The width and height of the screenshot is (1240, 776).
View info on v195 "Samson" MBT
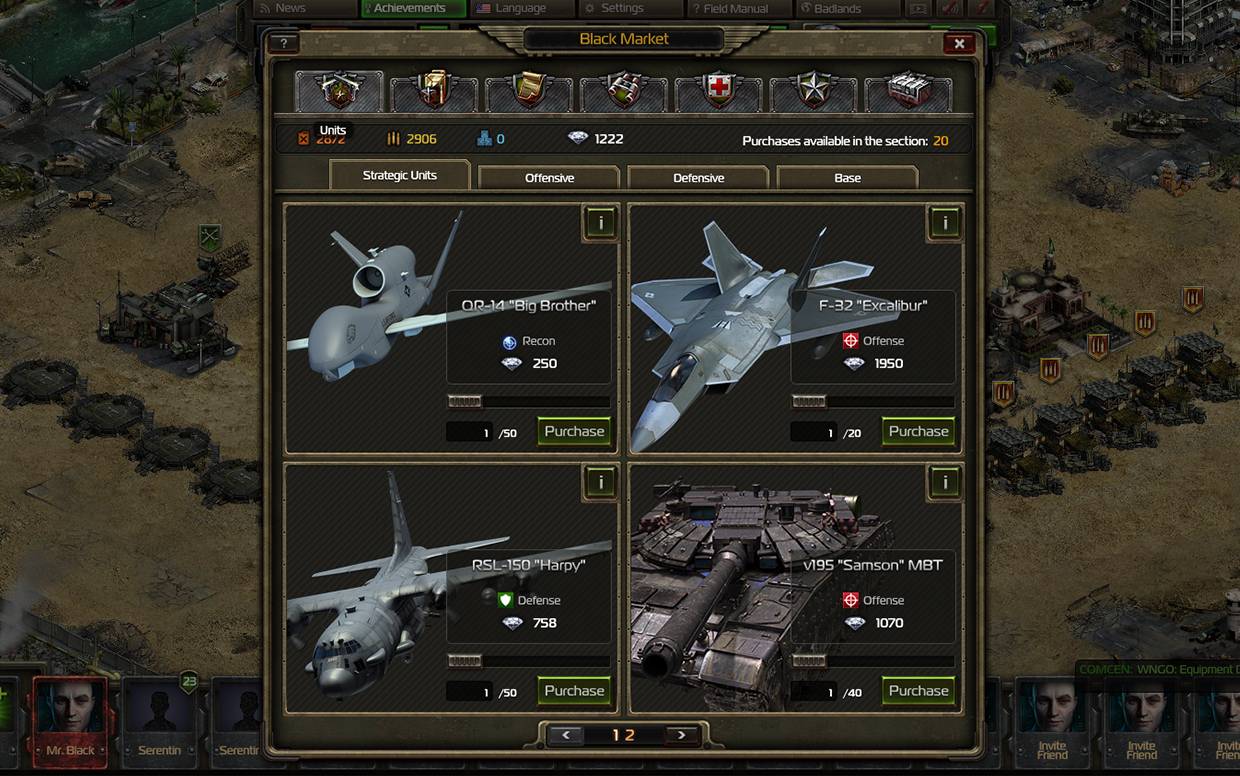click(x=944, y=483)
